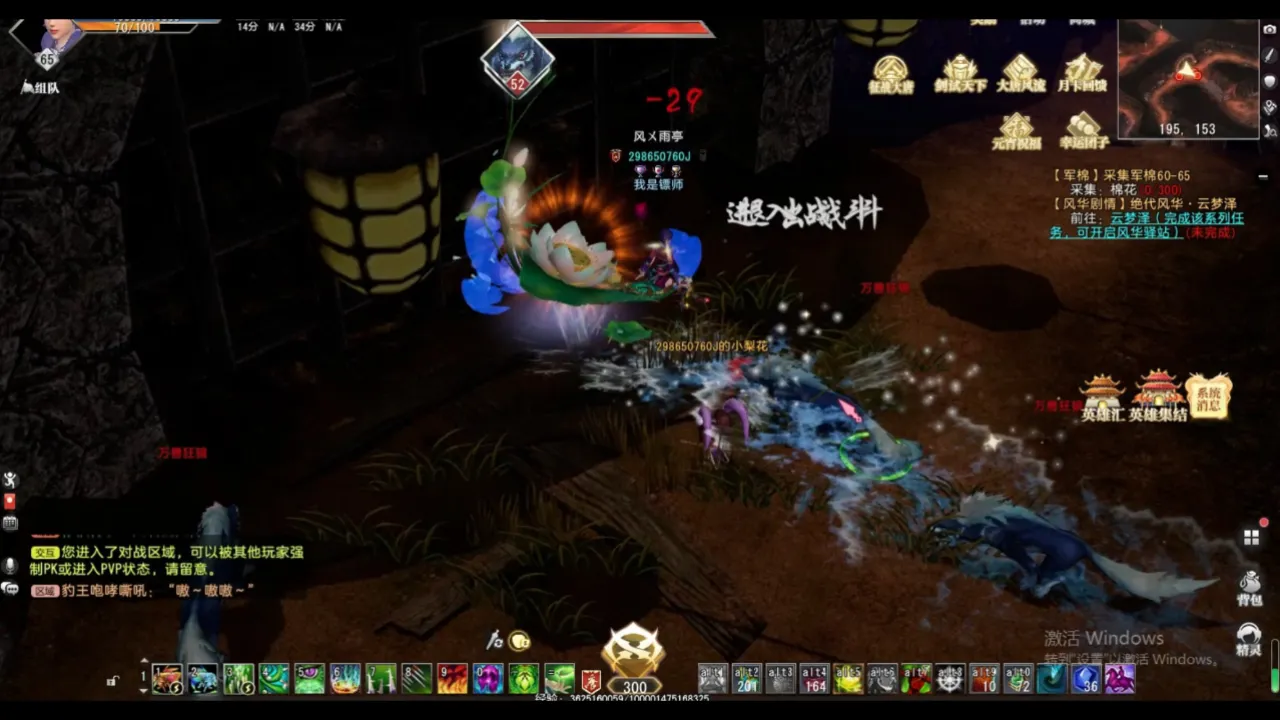
Task: Open the 精灵 spirit menu
Action: [1249, 638]
